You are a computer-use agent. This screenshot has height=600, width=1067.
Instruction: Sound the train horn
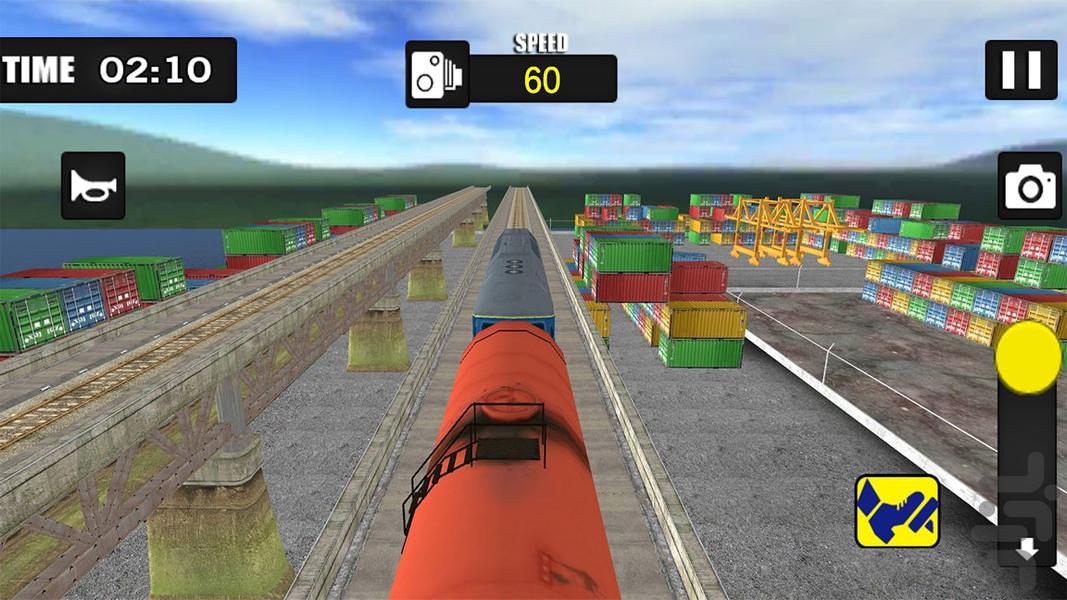tap(93, 186)
